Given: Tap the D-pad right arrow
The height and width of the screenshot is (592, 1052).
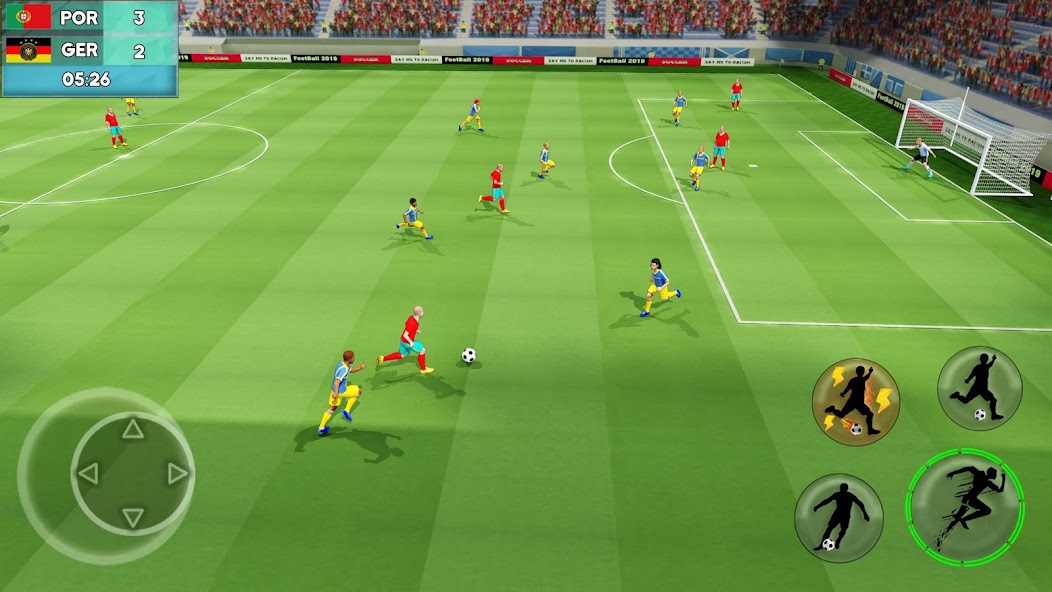Looking at the screenshot, I should pyautogui.click(x=177, y=474).
